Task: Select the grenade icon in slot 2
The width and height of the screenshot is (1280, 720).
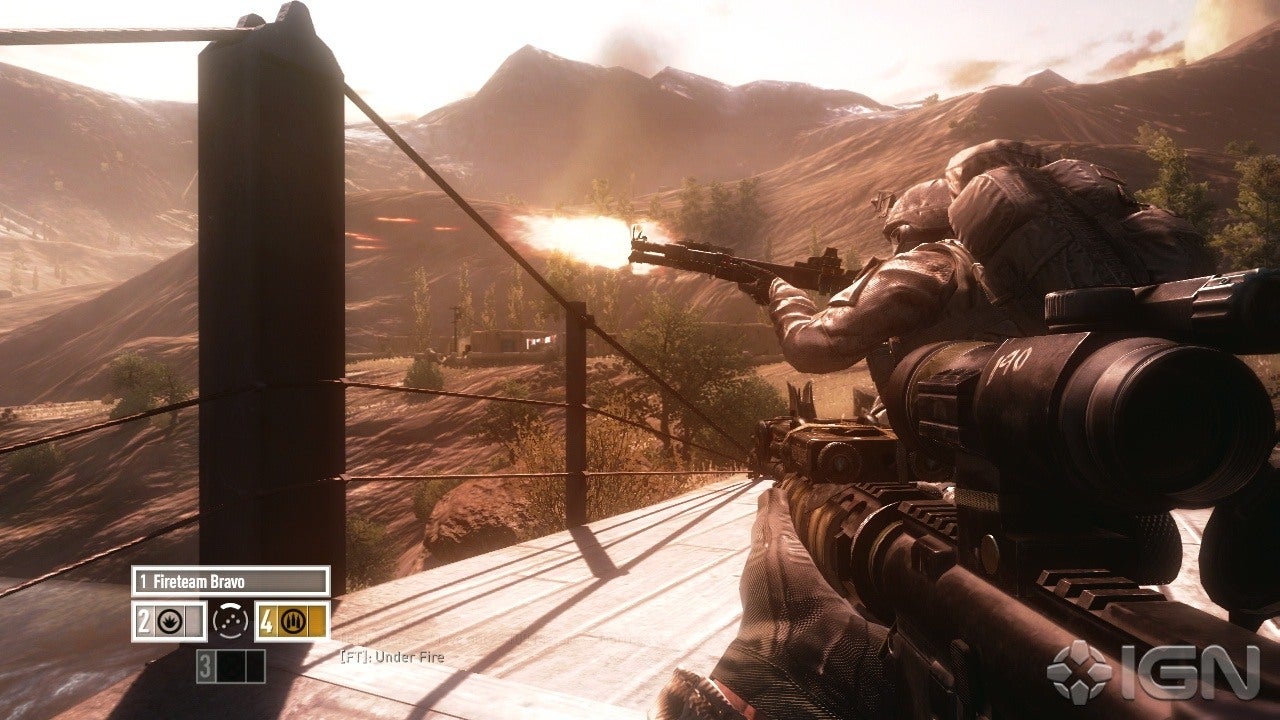Action: point(169,620)
